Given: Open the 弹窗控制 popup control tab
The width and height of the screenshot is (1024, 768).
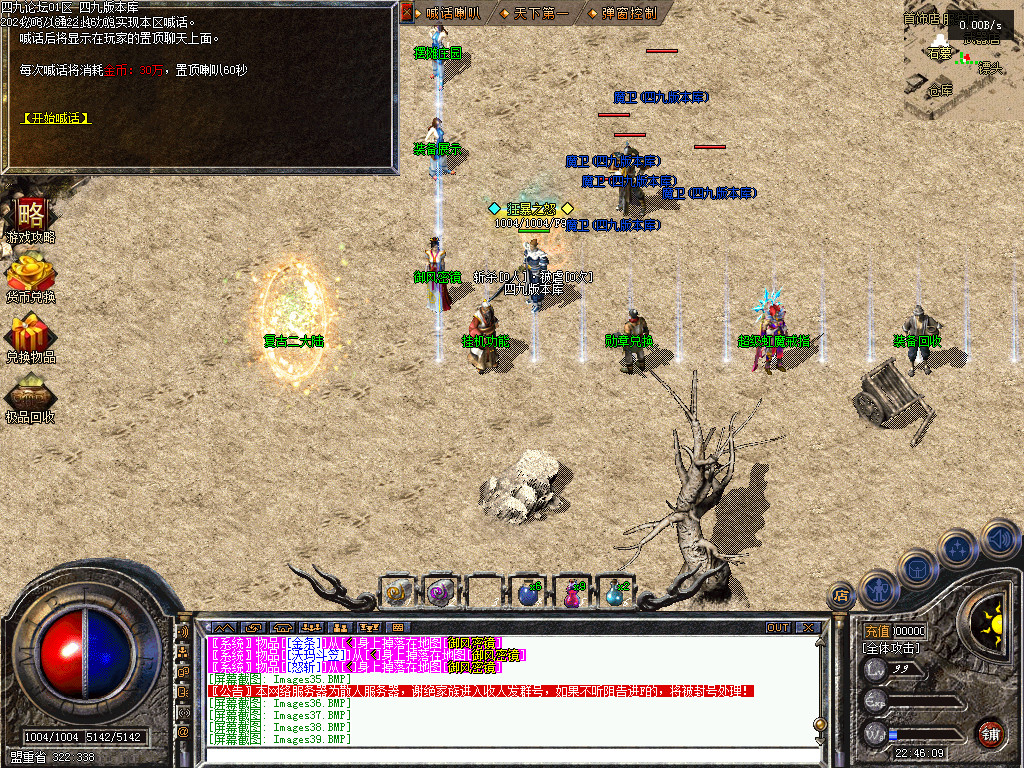Looking at the screenshot, I should [629, 14].
